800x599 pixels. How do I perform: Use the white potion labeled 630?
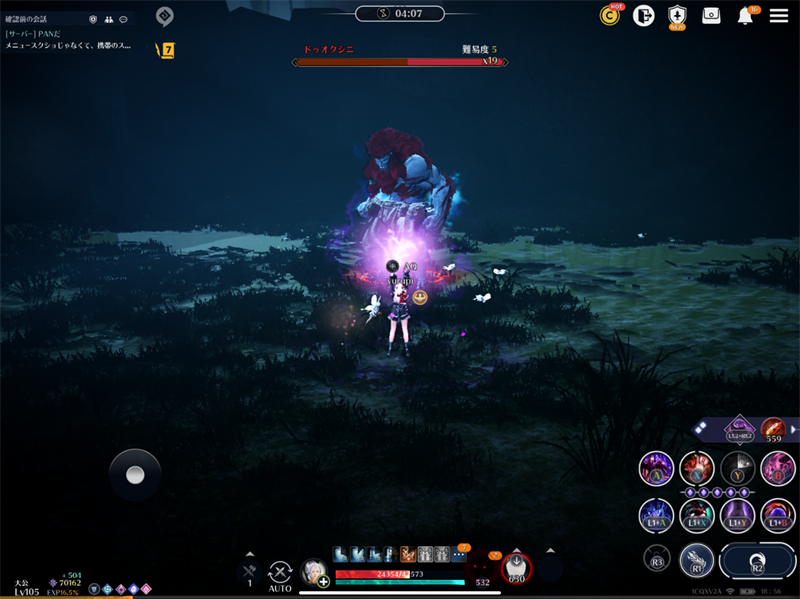point(517,568)
